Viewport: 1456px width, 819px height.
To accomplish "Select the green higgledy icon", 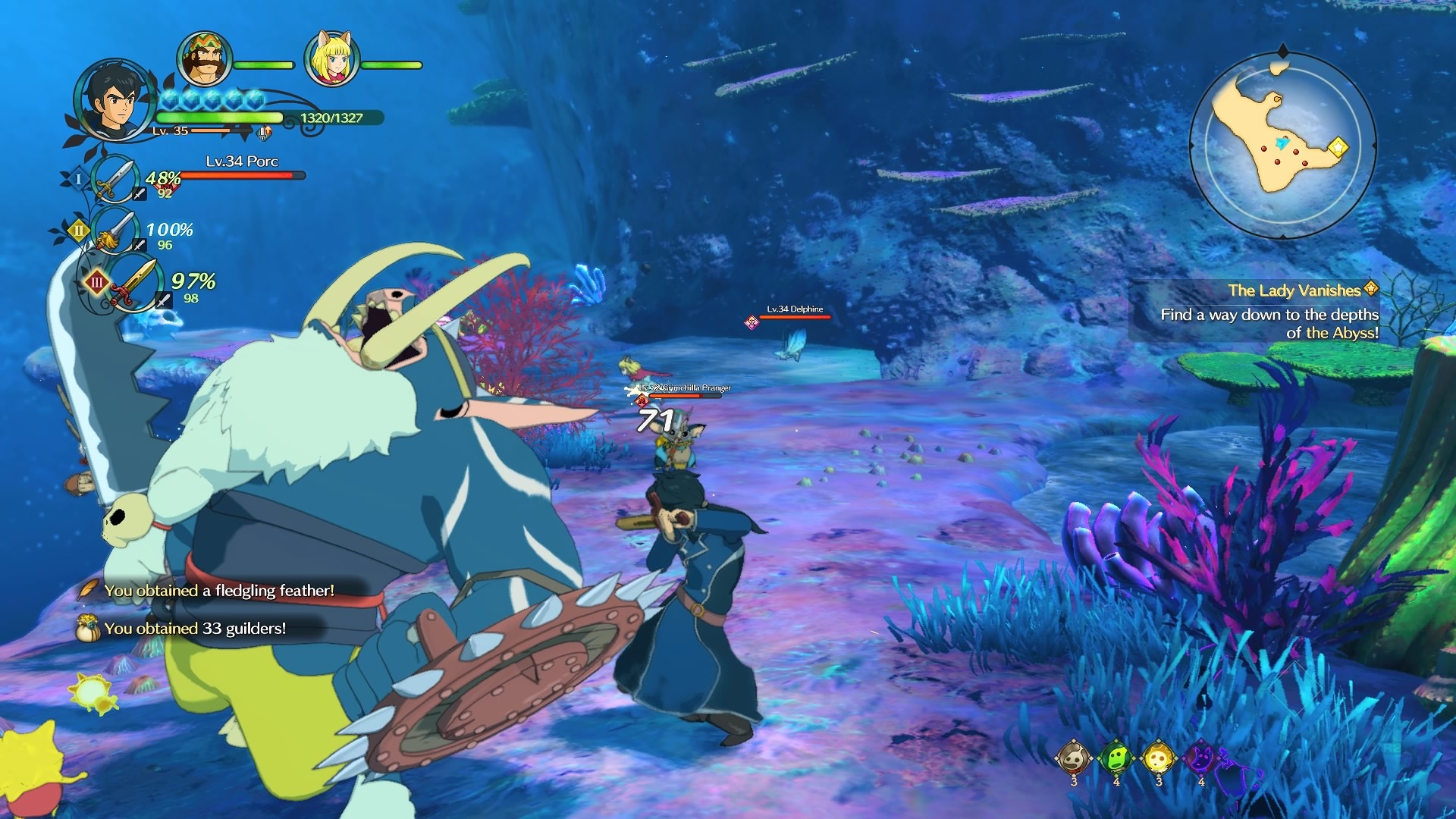I will pos(1116,757).
